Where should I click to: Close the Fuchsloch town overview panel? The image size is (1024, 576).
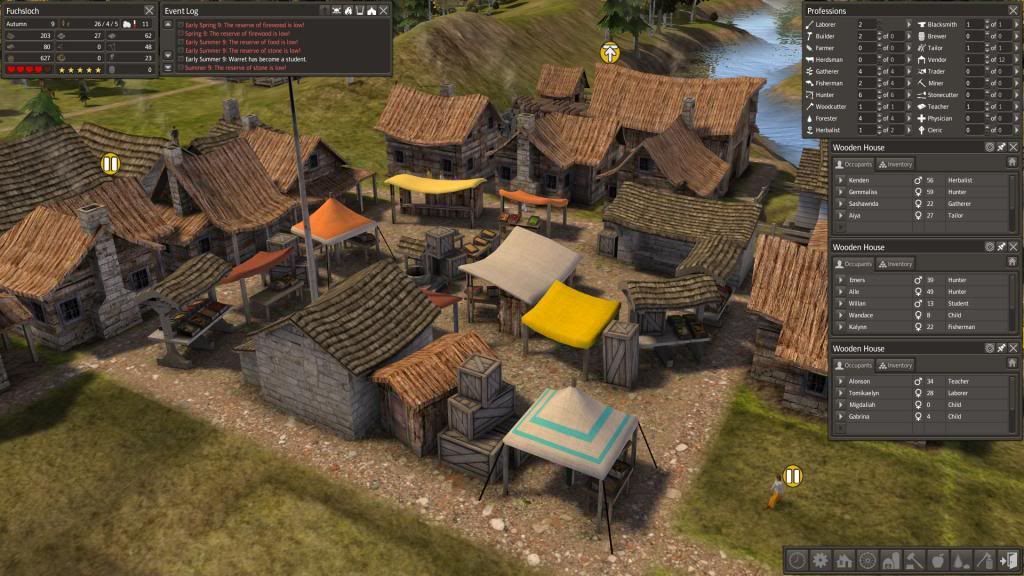tap(147, 10)
